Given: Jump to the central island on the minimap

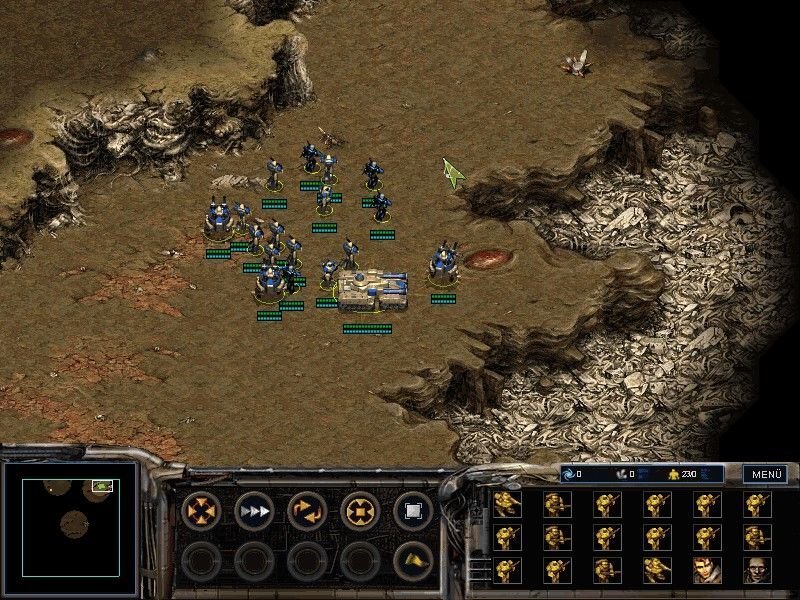Looking at the screenshot, I should coord(73,522).
